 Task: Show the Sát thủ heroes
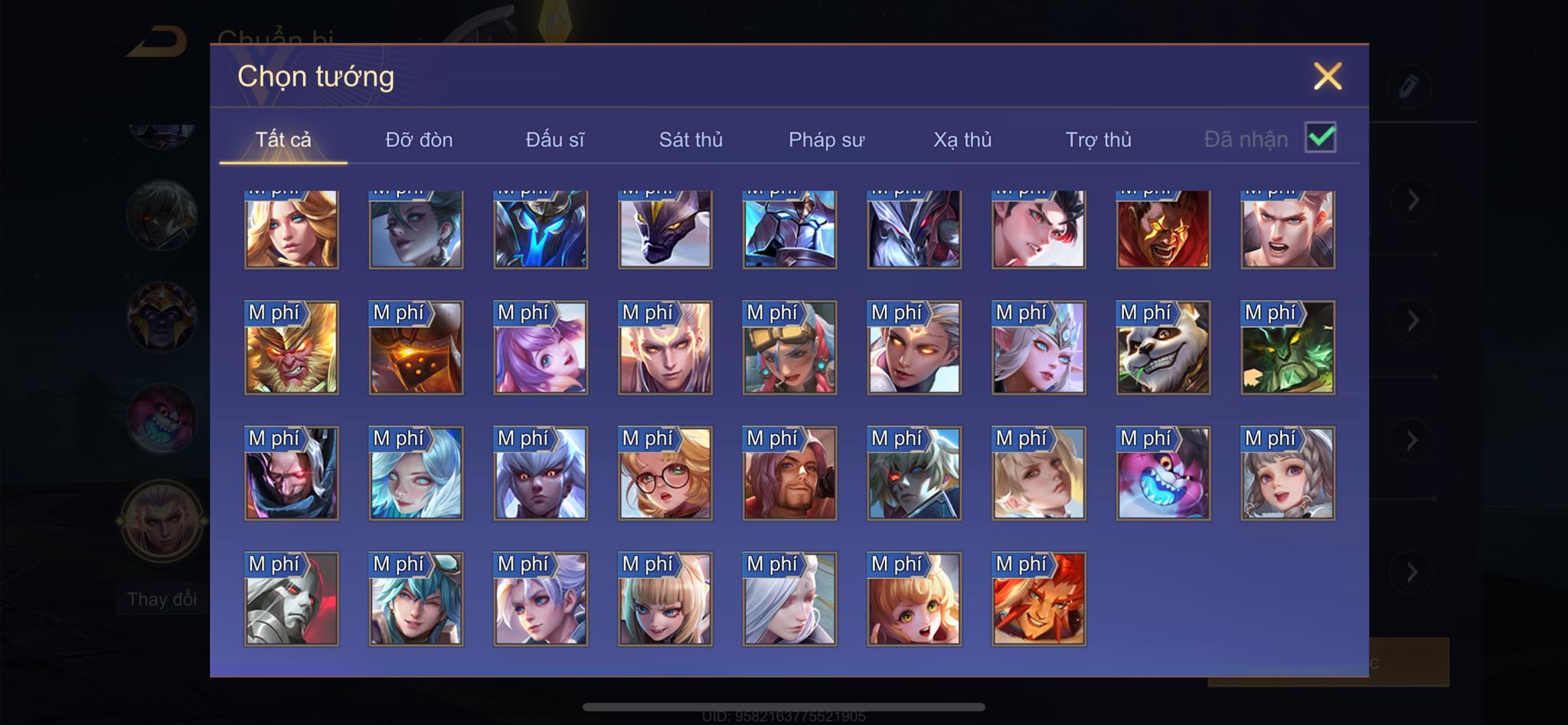691,139
